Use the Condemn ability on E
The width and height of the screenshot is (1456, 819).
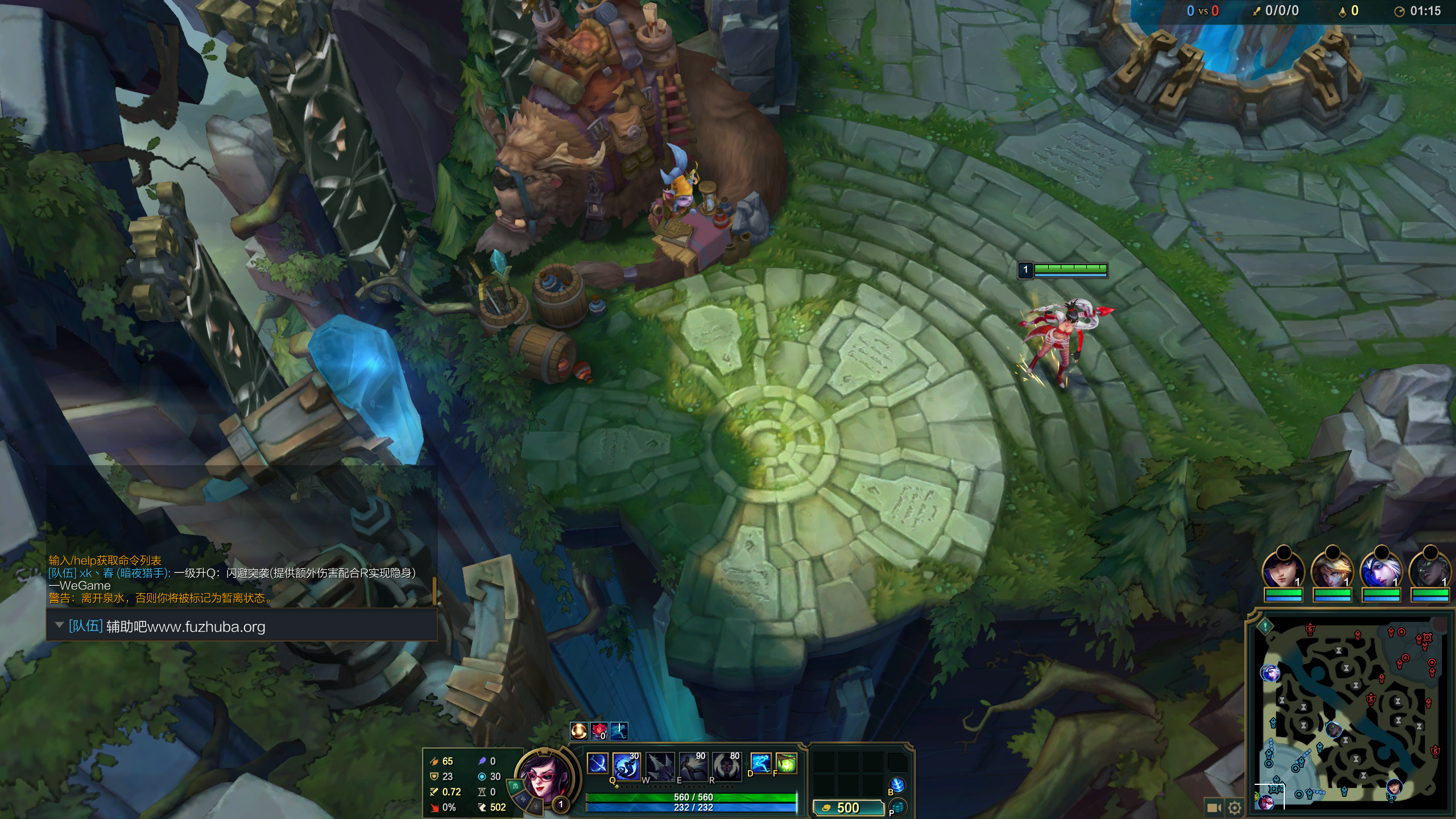tap(693, 766)
